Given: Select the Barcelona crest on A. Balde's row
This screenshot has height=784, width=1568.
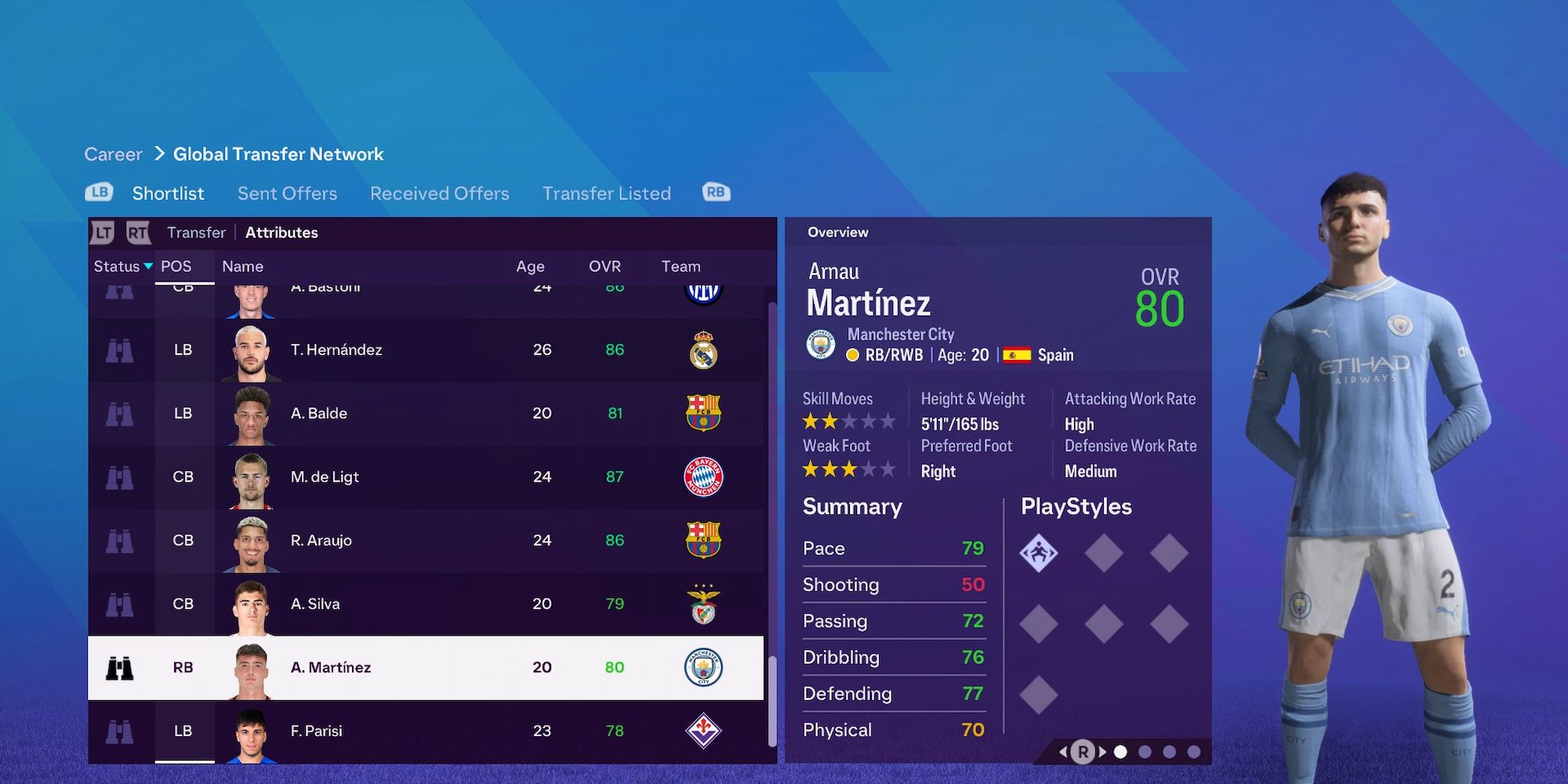Looking at the screenshot, I should (705, 413).
